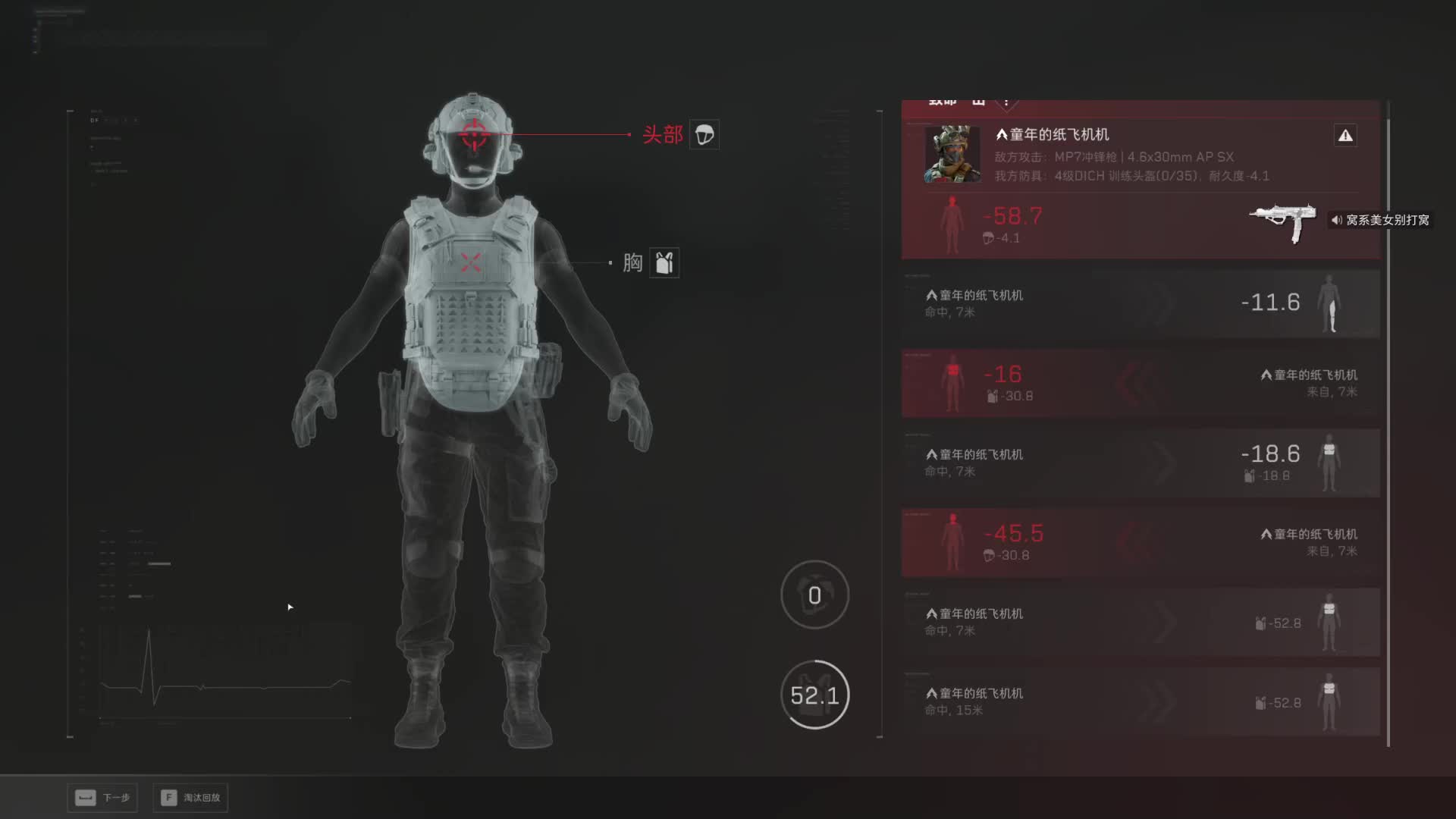Open the killer's avatar portrait

[x=952, y=155]
